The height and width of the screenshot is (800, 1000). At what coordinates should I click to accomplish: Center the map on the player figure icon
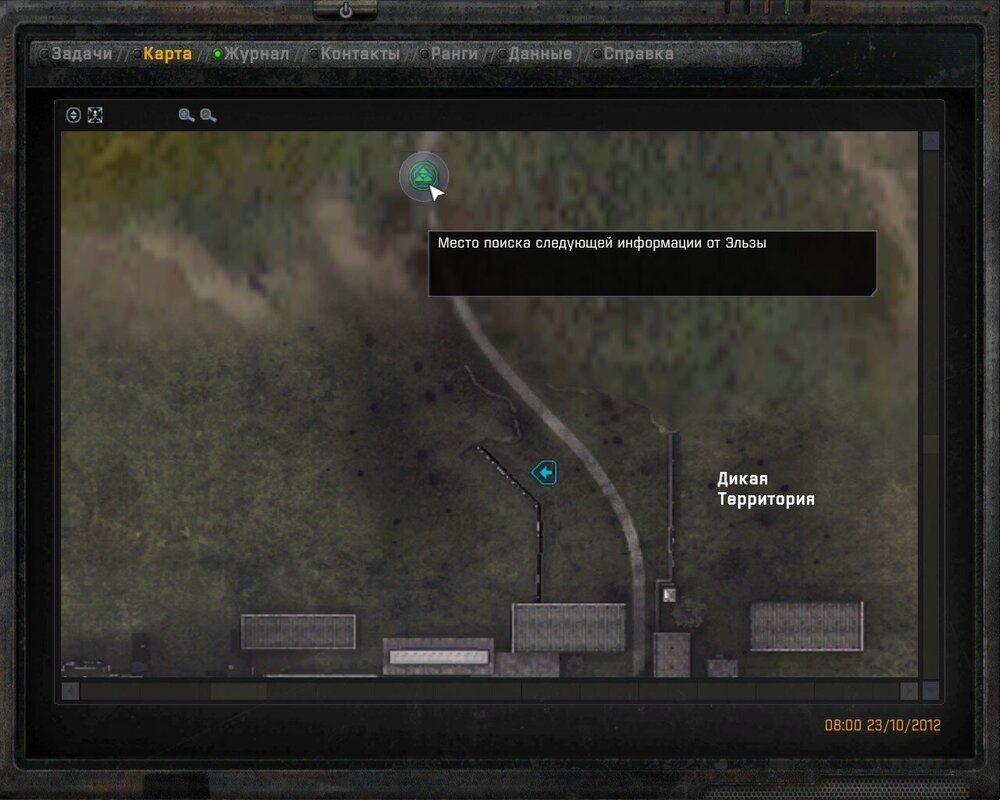[x=95, y=115]
